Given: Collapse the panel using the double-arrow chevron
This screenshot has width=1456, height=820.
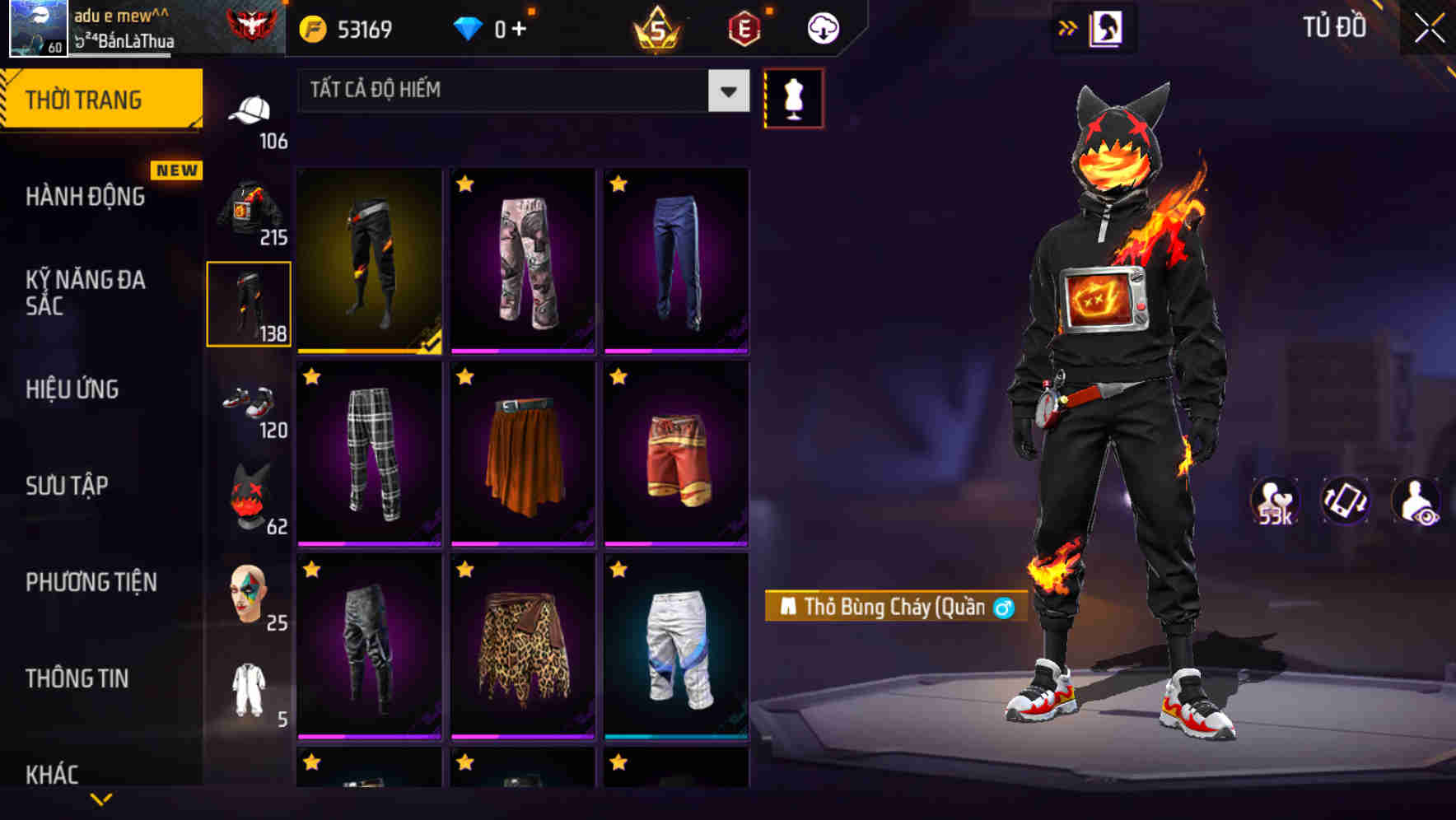Looking at the screenshot, I should pyautogui.click(x=1068, y=26).
